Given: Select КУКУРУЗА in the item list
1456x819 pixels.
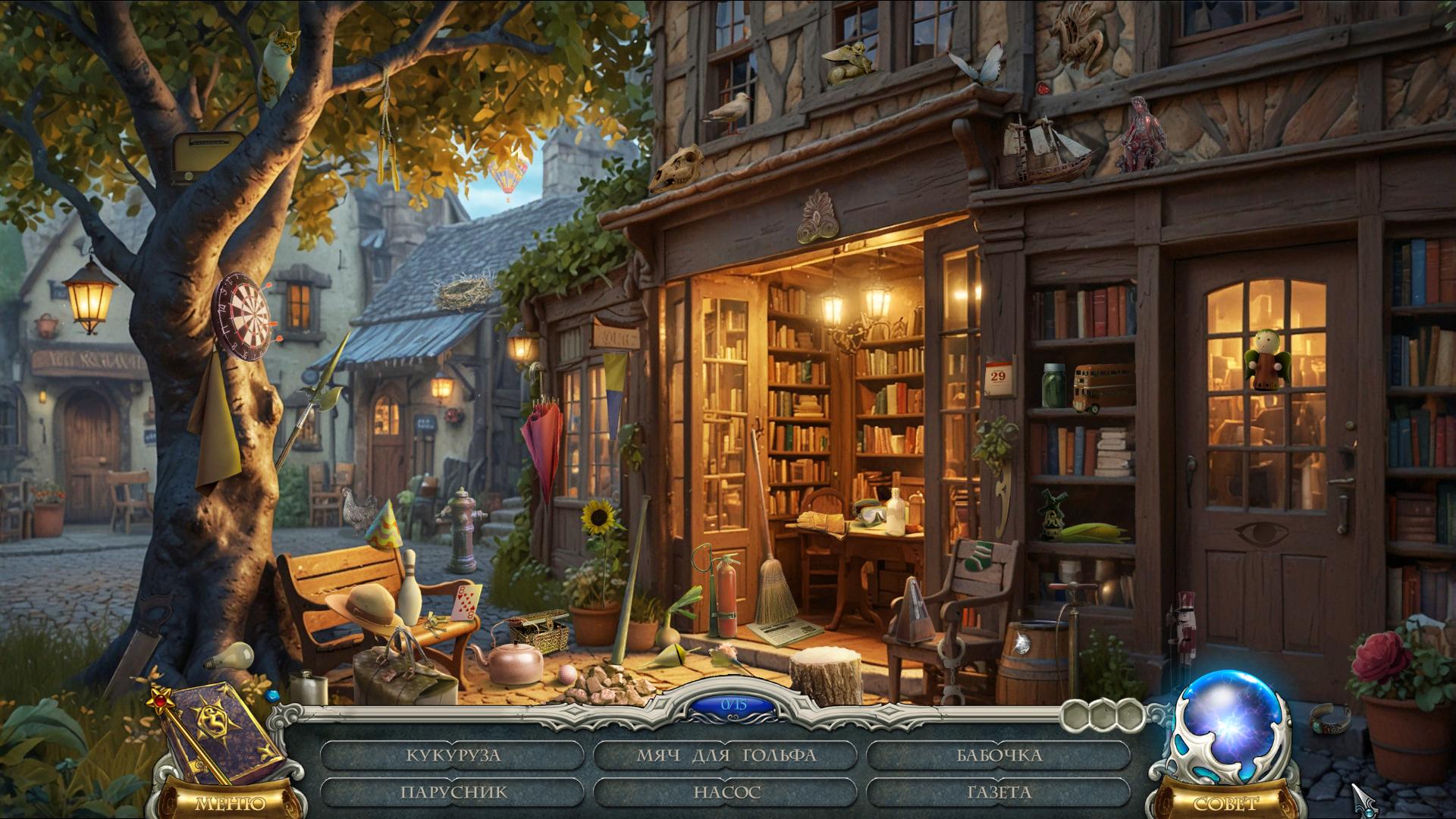Looking at the screenshot, I should (453, 755).
